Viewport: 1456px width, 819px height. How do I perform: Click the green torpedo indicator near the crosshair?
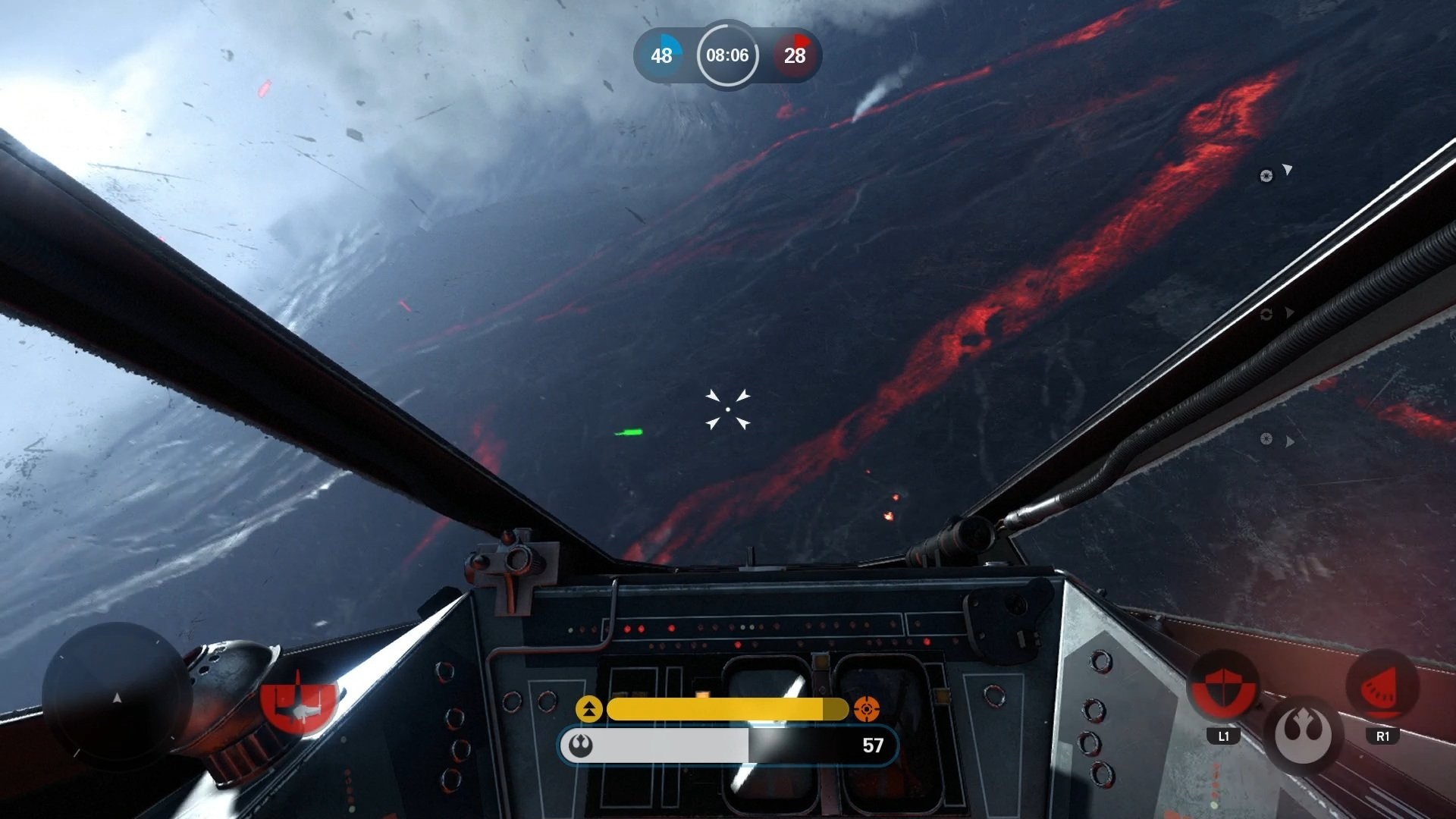(x=627, y=432)
